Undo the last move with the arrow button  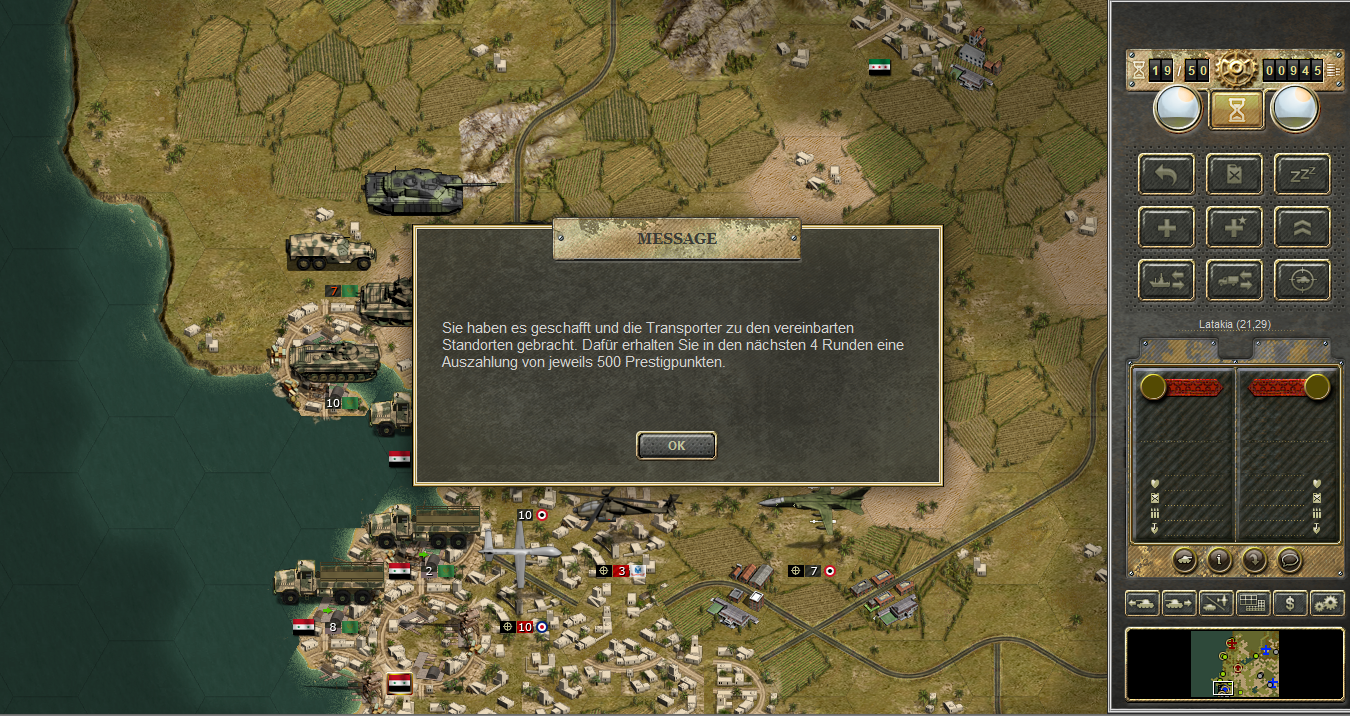[x=1166, y=174]
